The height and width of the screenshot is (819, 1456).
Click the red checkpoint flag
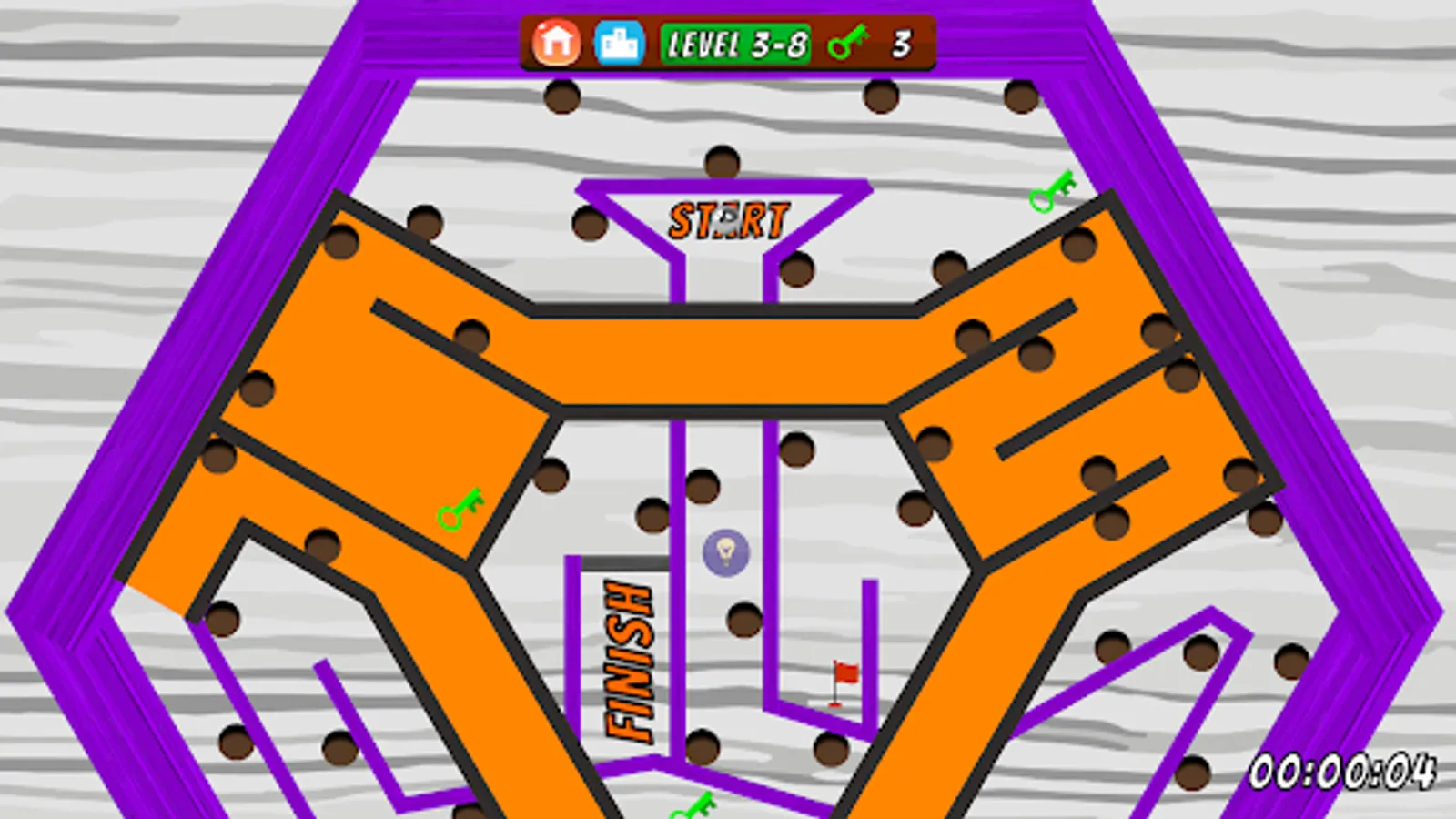(841, 675)
